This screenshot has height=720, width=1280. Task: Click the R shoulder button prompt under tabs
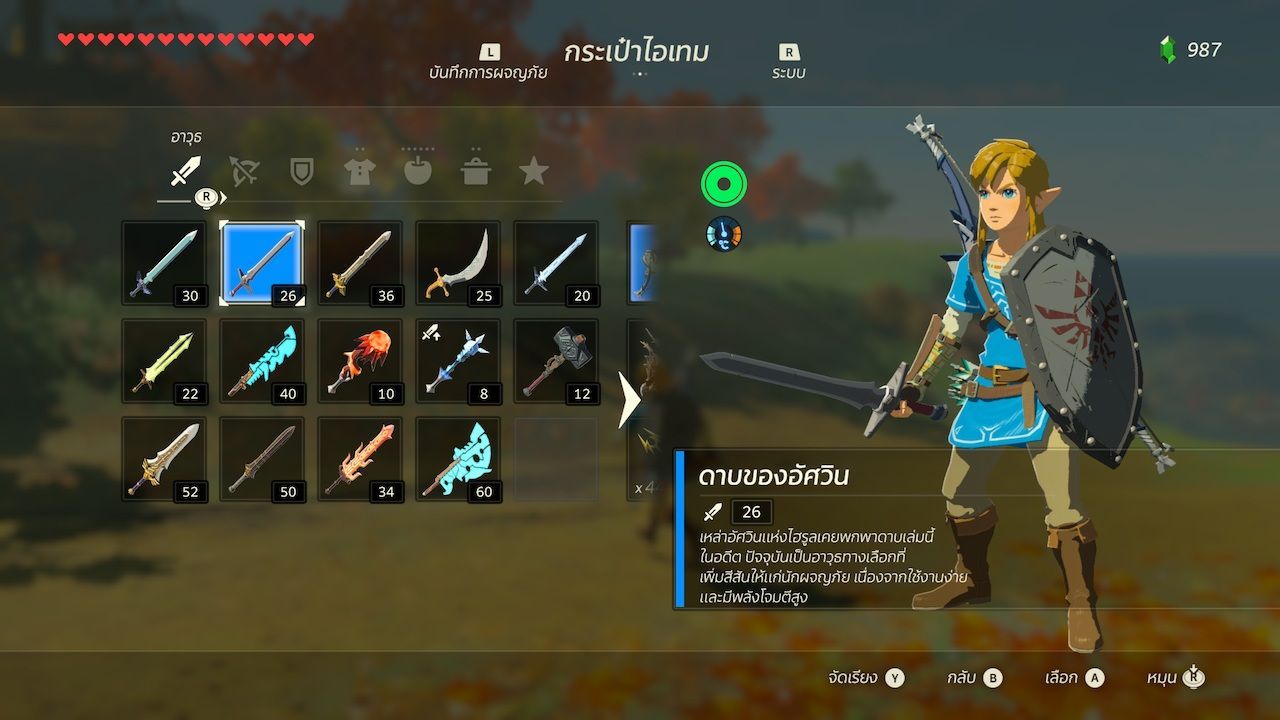(x=205, y=198)
